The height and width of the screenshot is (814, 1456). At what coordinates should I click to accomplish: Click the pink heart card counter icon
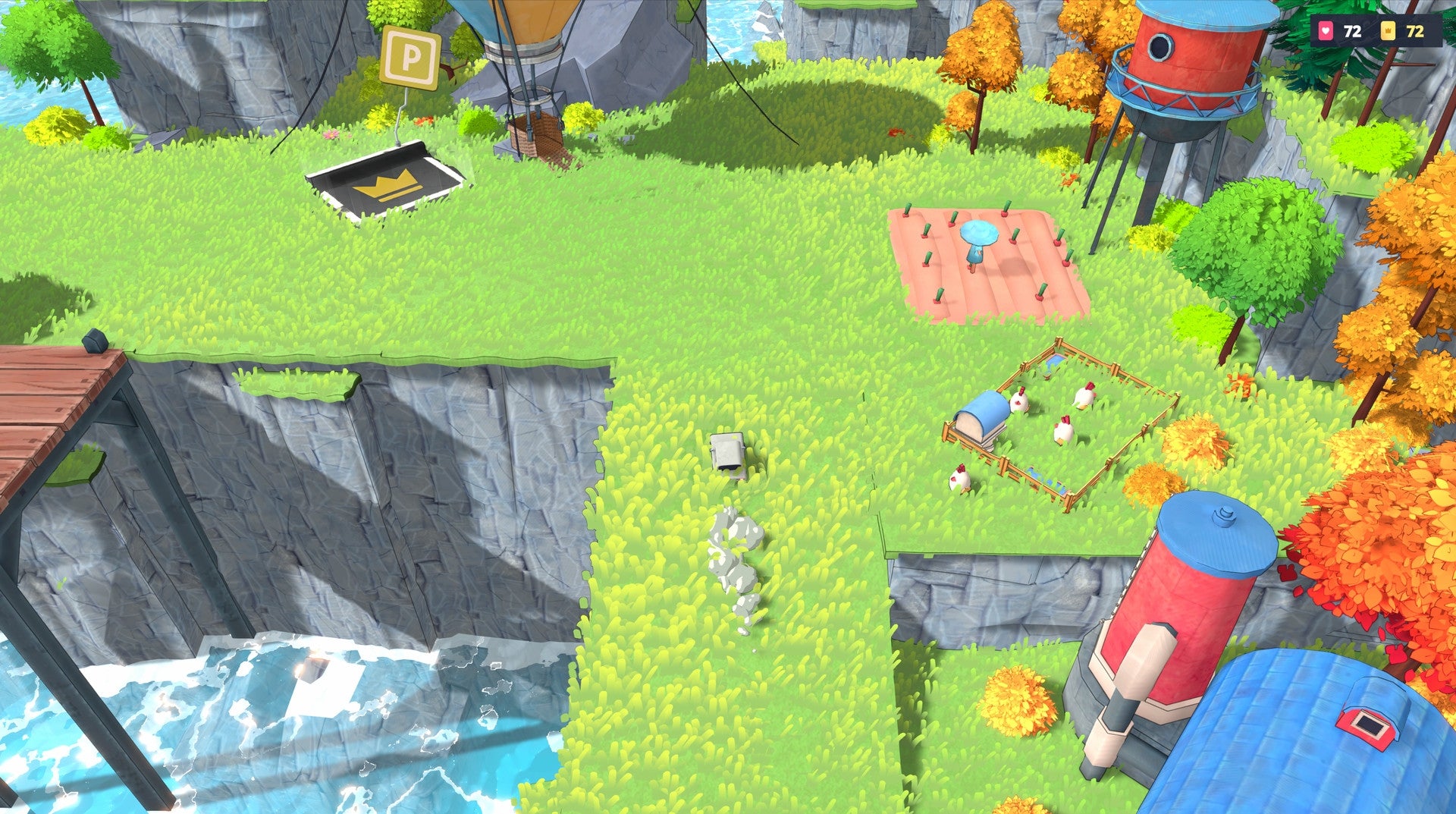[x=1326, y=31]
